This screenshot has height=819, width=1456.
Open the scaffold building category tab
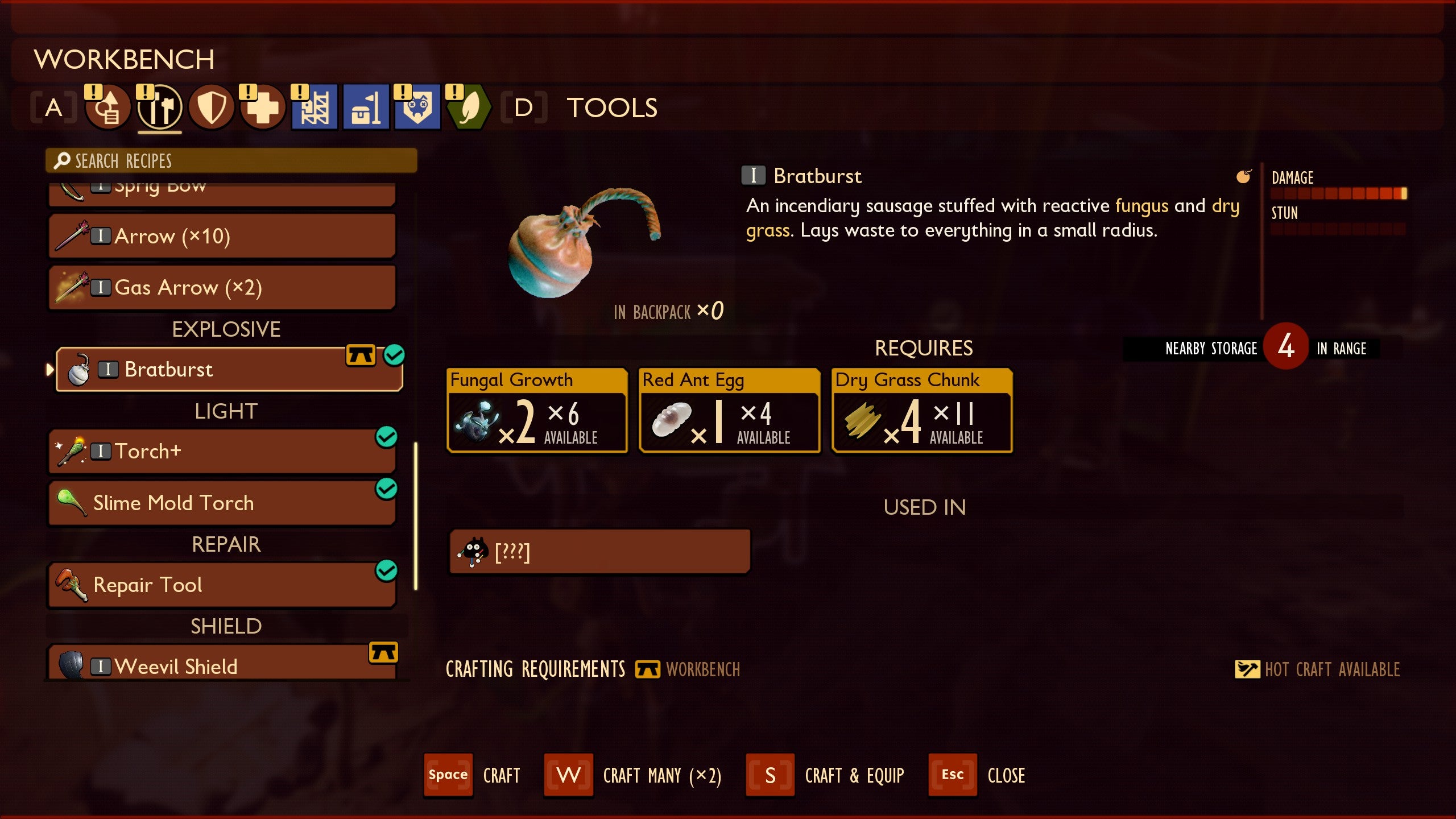tap(315, 107)
